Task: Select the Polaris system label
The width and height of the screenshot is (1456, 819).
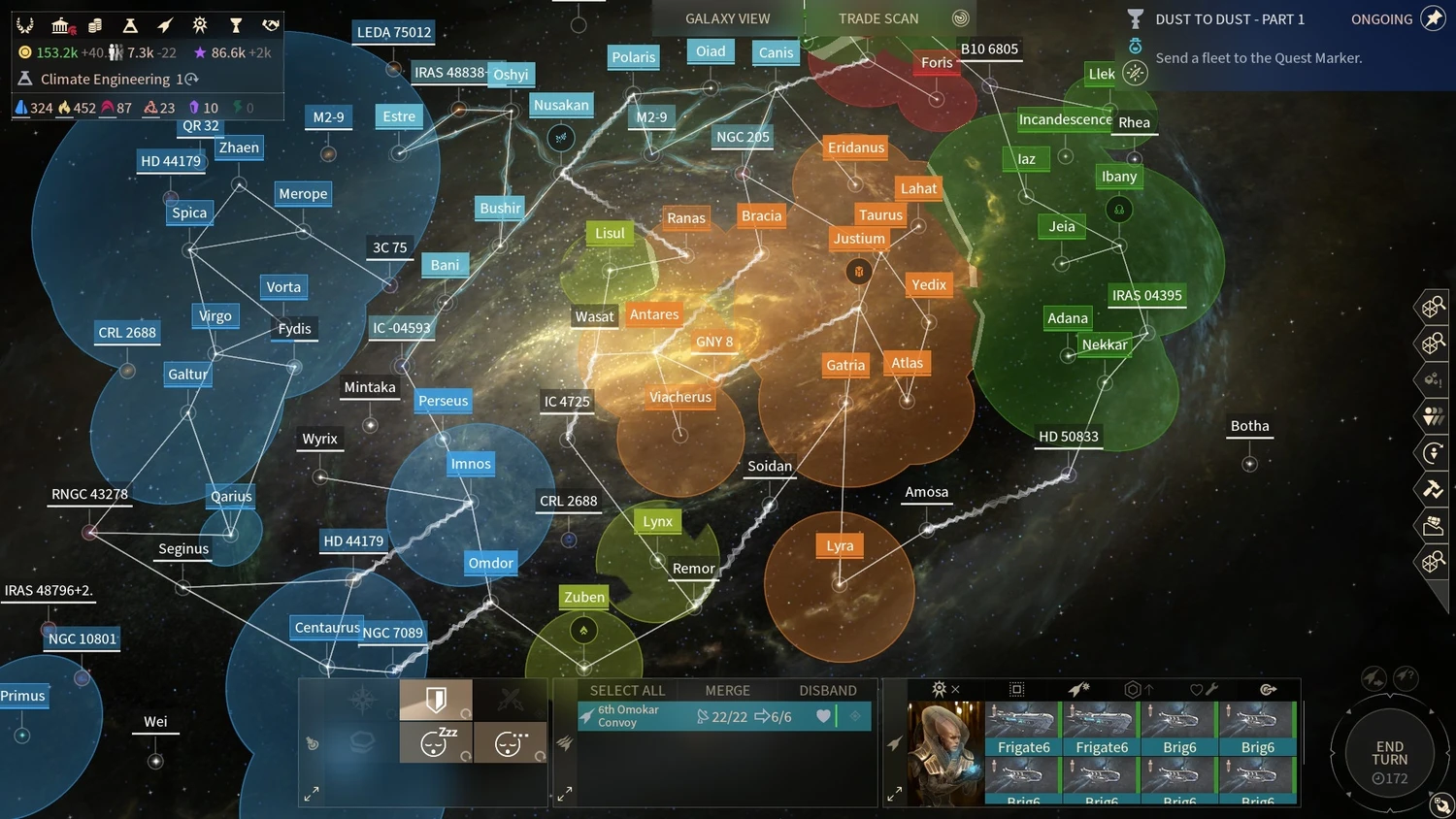Action: 633,57
